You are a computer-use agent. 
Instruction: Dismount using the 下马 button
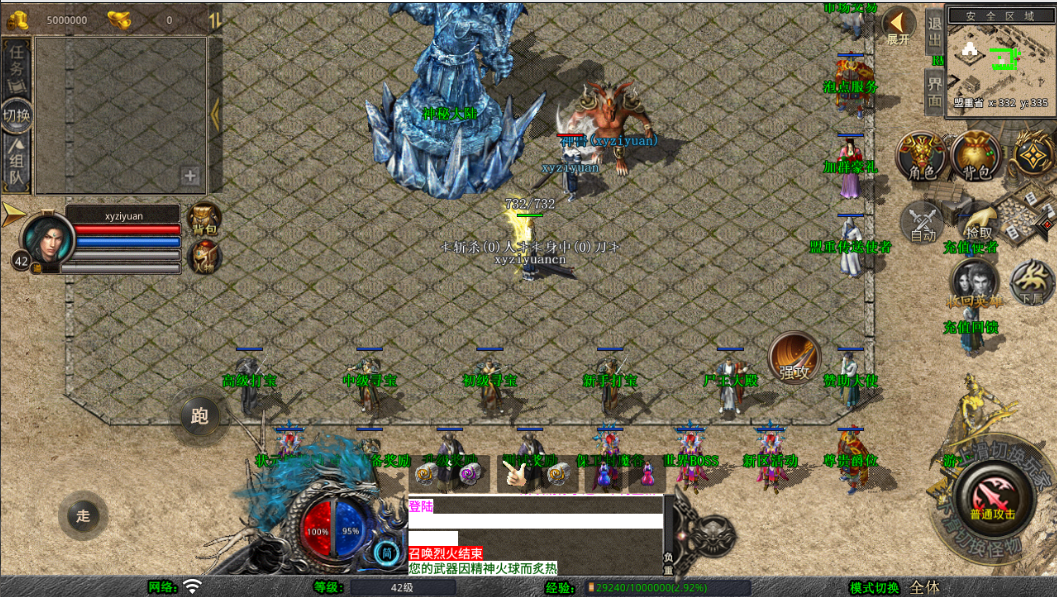coord(1030,283)
